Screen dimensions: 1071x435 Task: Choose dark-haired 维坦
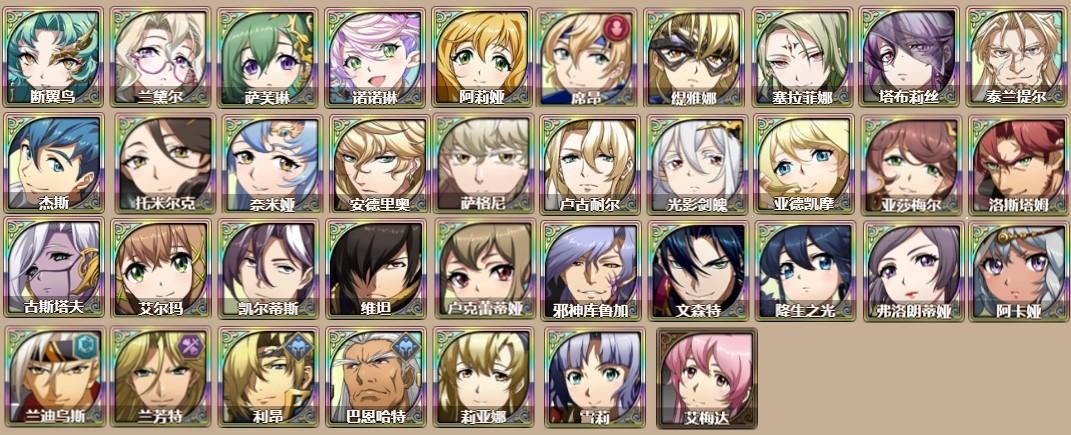[x=375, y=270]
